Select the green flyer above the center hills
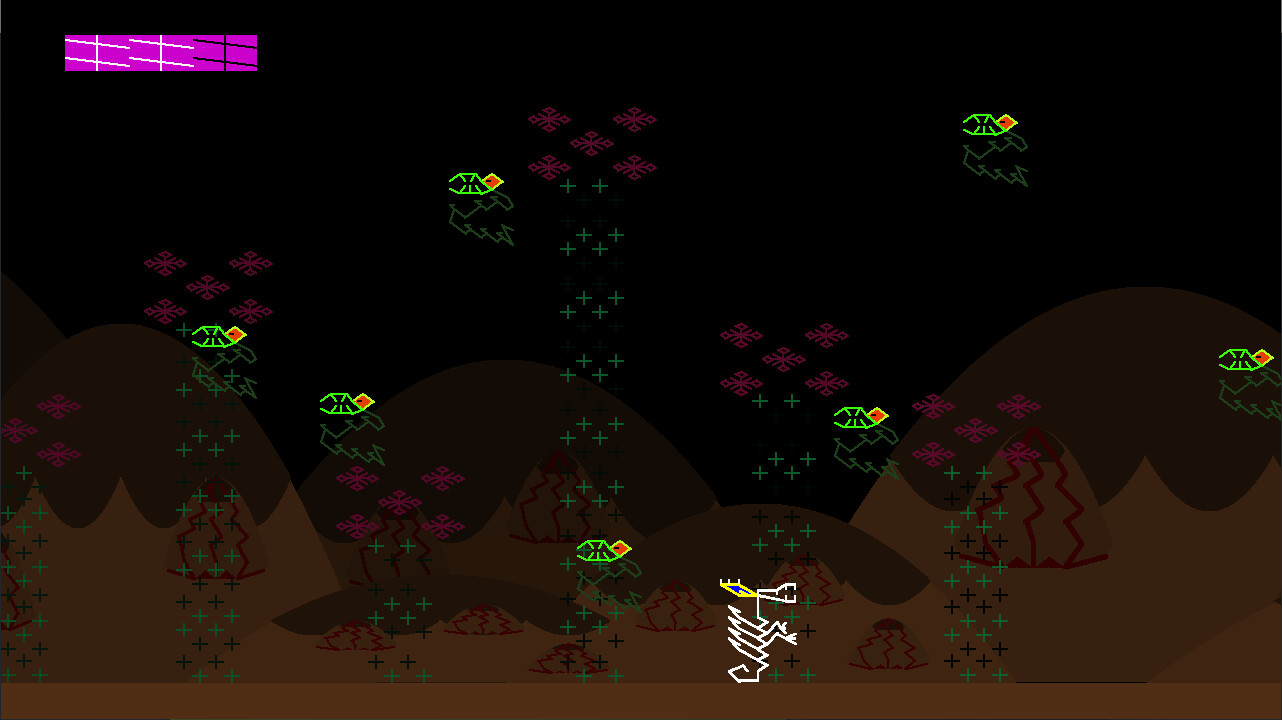1282x720 pixels. pyautogui.click(x=345, y=405)
